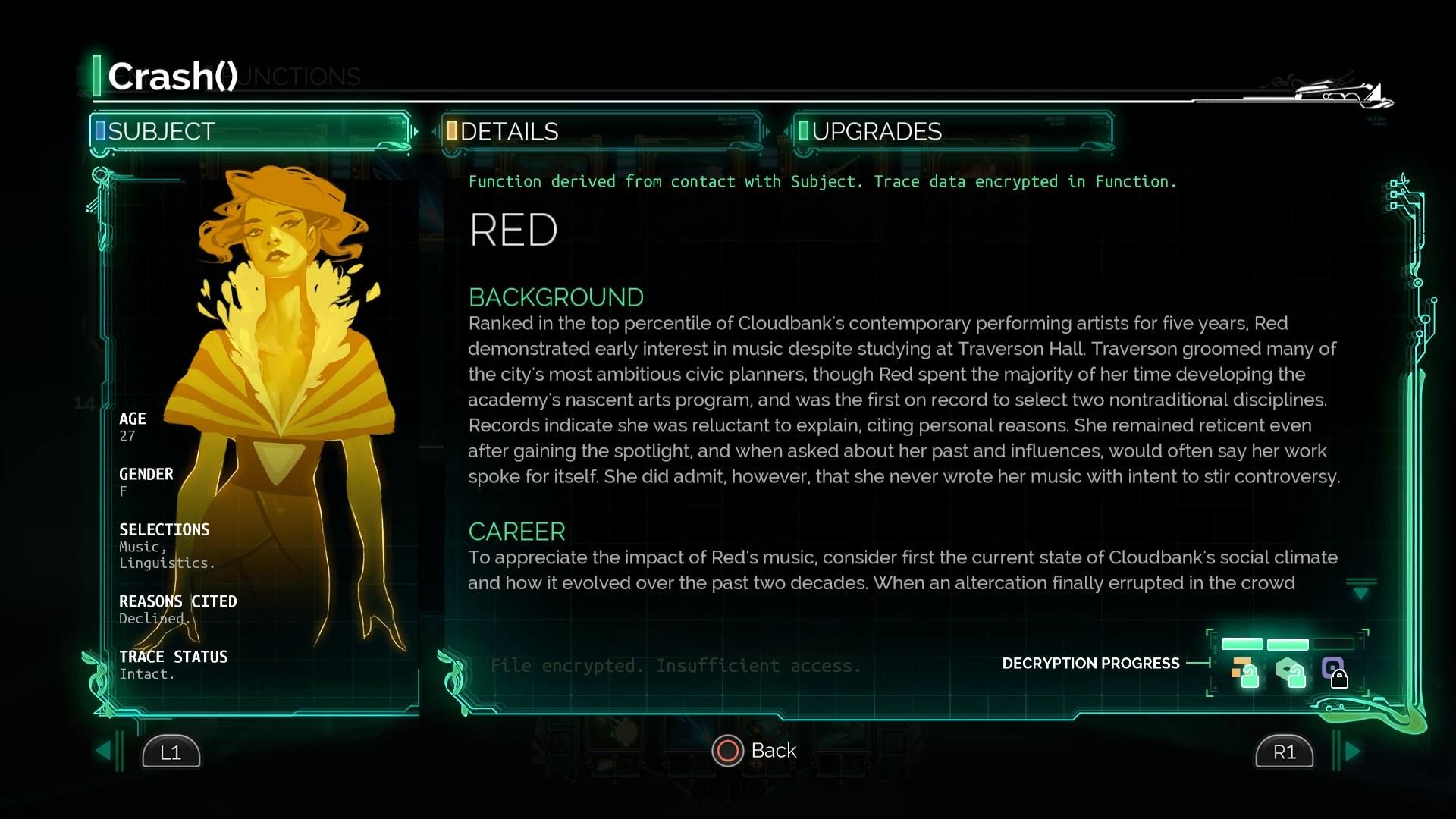Open the DETAILS tab
This screenshot has height=819, width=1456.
[x=601, y=131]
